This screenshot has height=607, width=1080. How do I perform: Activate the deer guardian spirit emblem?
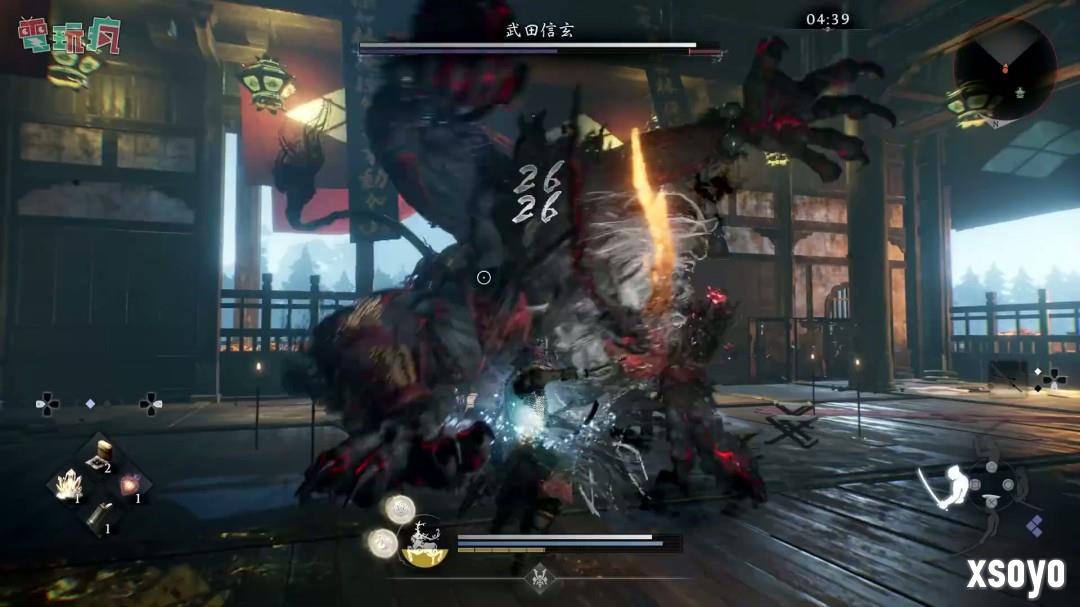[x=422, y=541]
